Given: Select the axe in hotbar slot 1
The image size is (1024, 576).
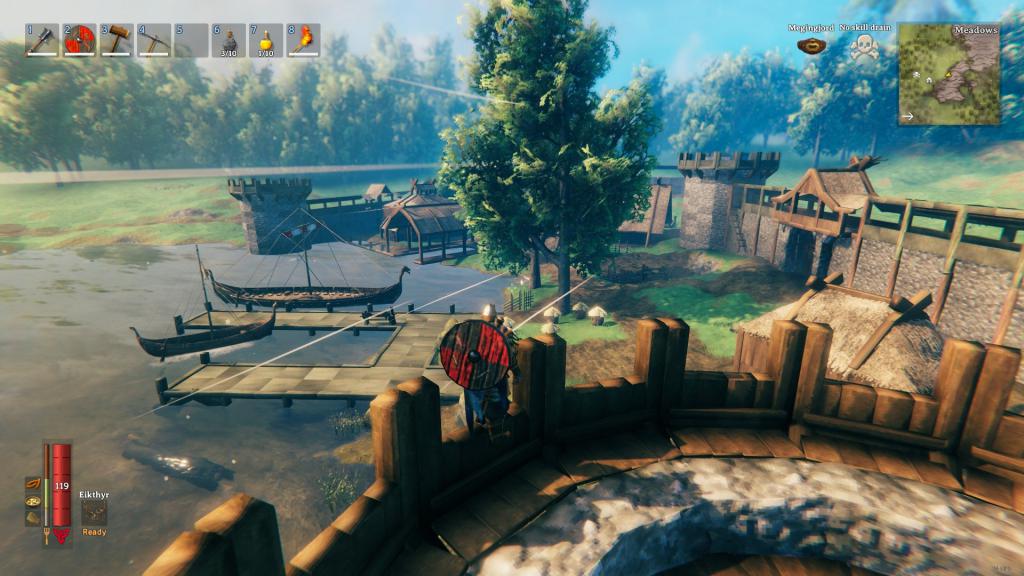Looking at the screenshot, I should point(43,40).
